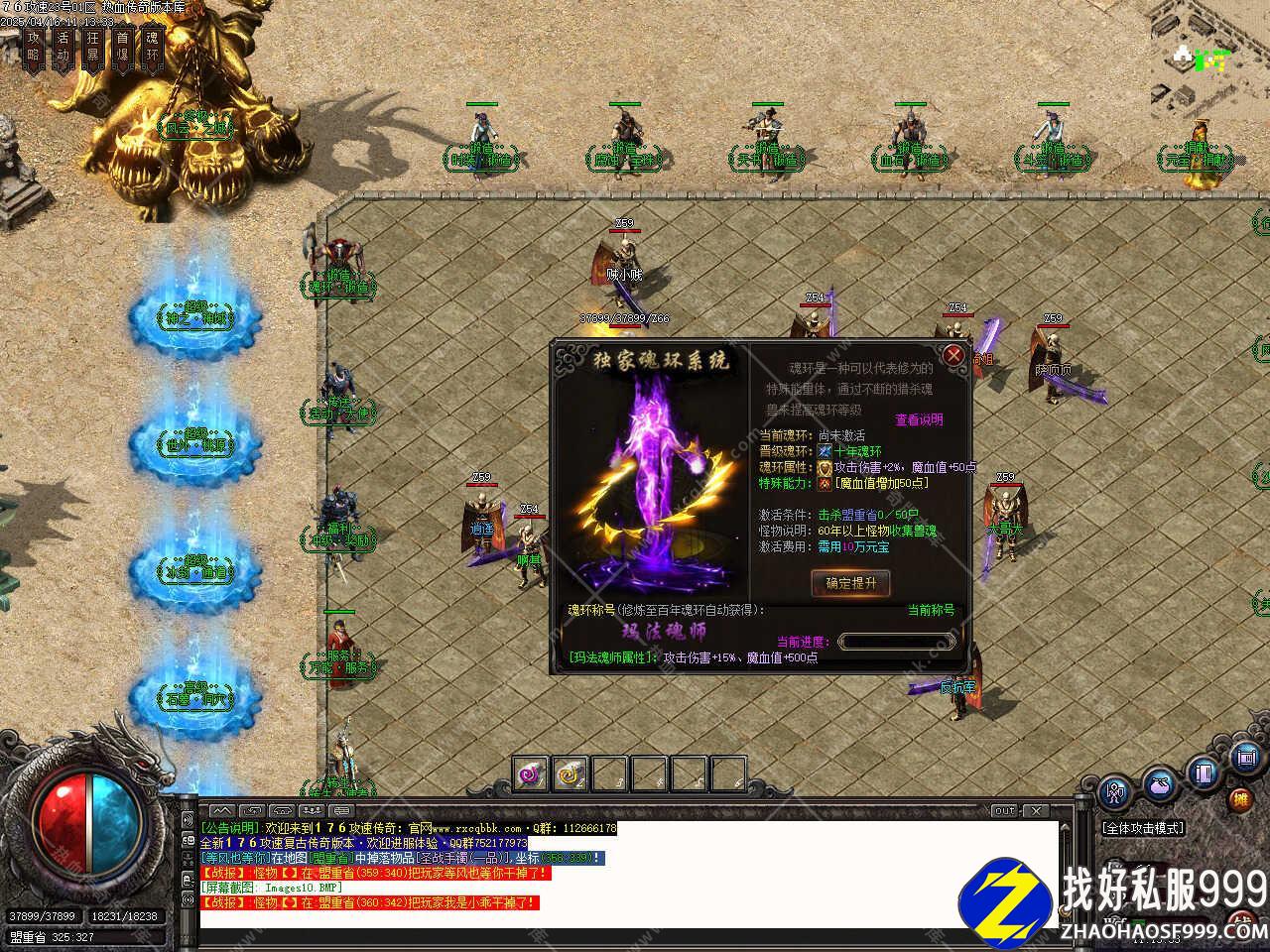Toggle the 全体攻击模式 attack mode label
The height and width of the screenshot is (952, 1270).
1143,828
